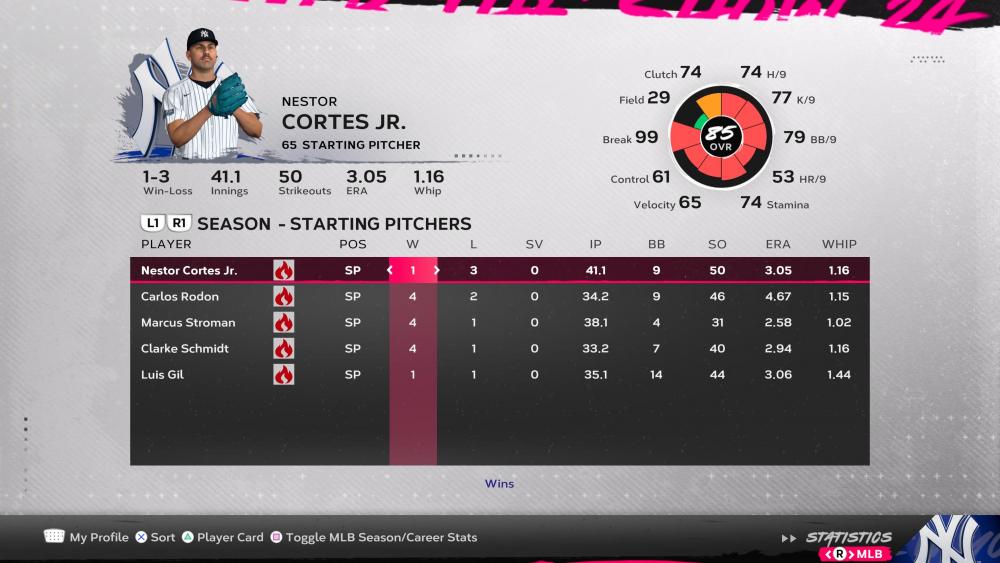Toggle MLB Season/Career Stats

[374, 537]
